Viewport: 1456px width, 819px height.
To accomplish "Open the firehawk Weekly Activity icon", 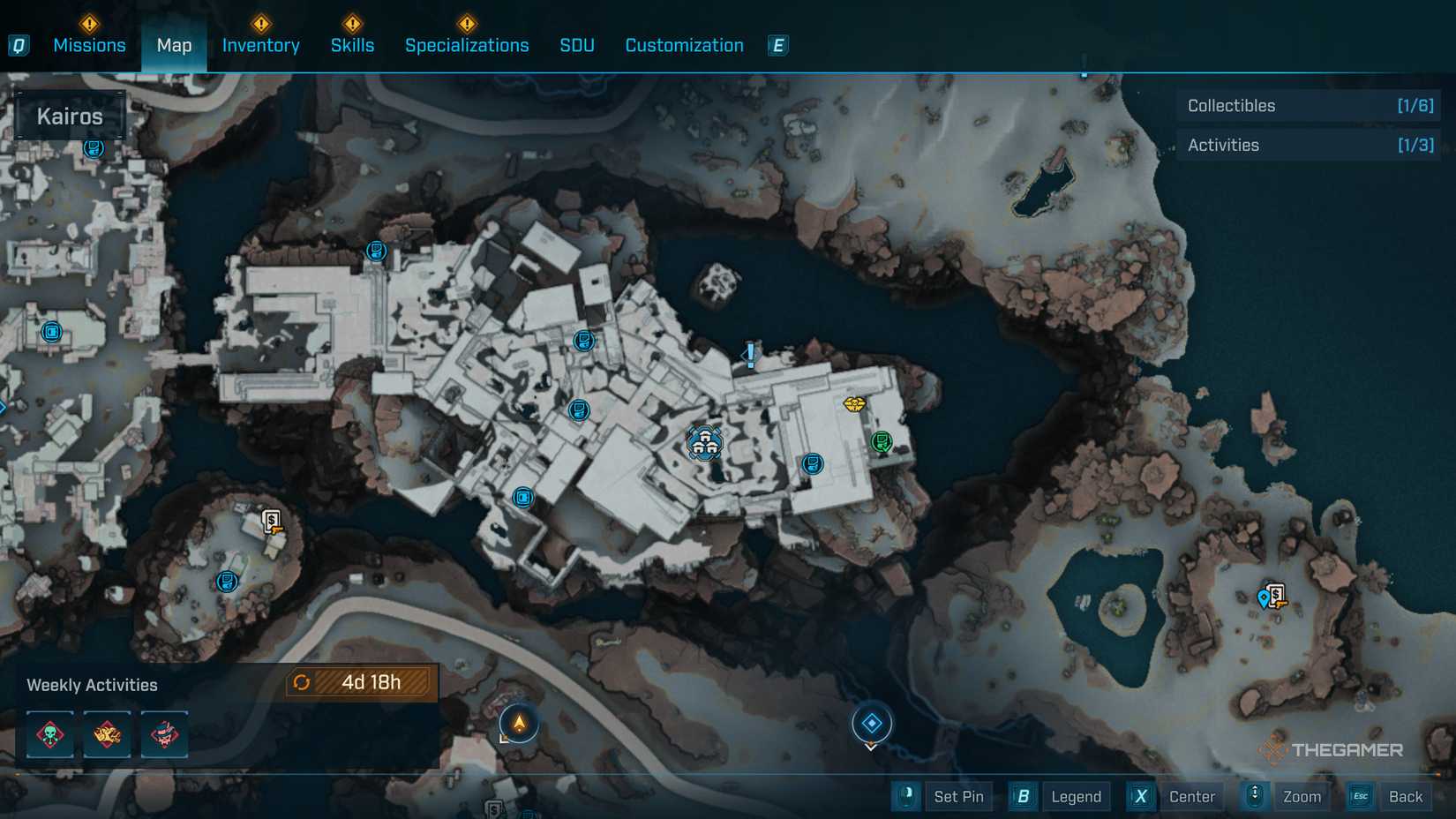I will click(x=107, y=733).
